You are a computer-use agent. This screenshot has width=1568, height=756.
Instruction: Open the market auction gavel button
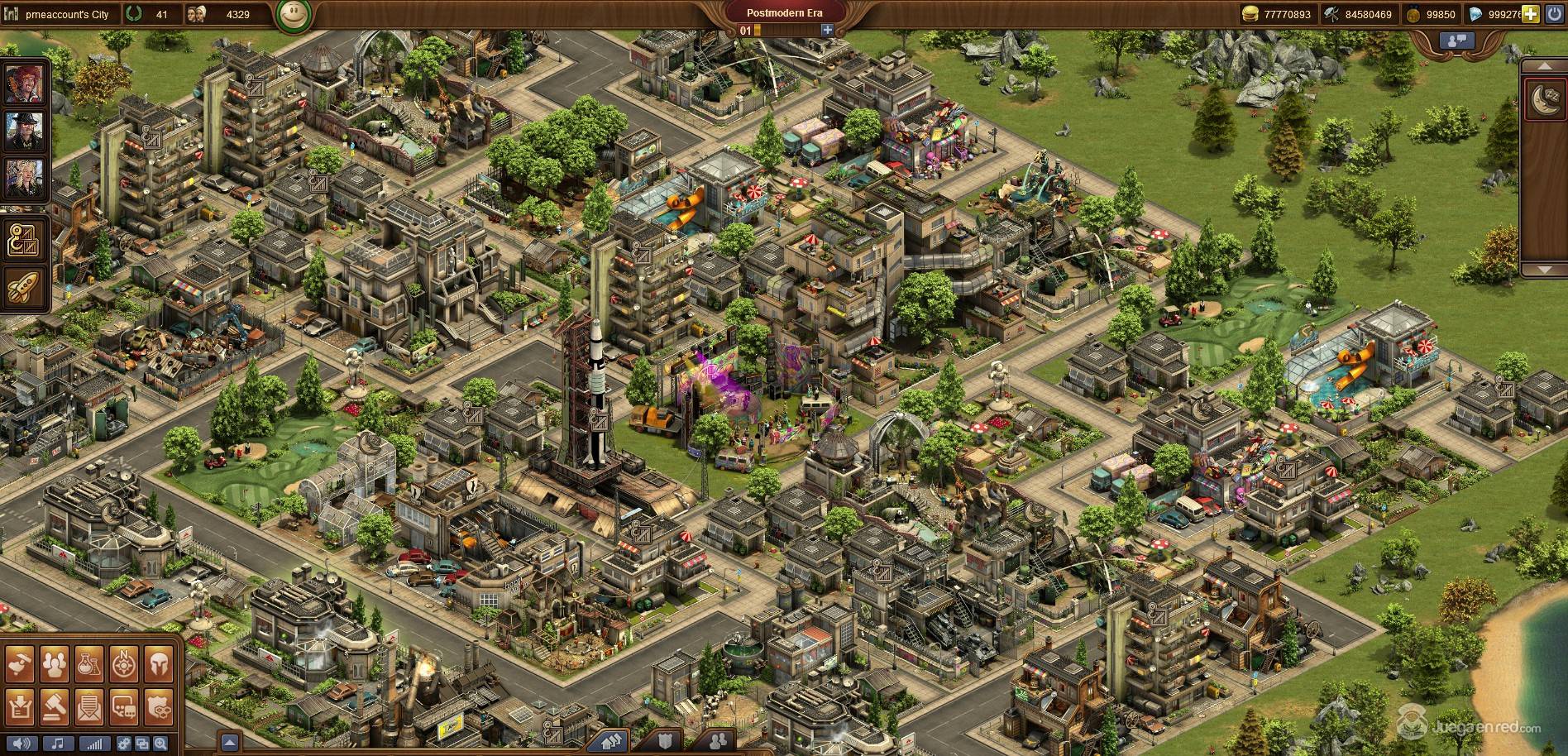click(x=55, y=706)
